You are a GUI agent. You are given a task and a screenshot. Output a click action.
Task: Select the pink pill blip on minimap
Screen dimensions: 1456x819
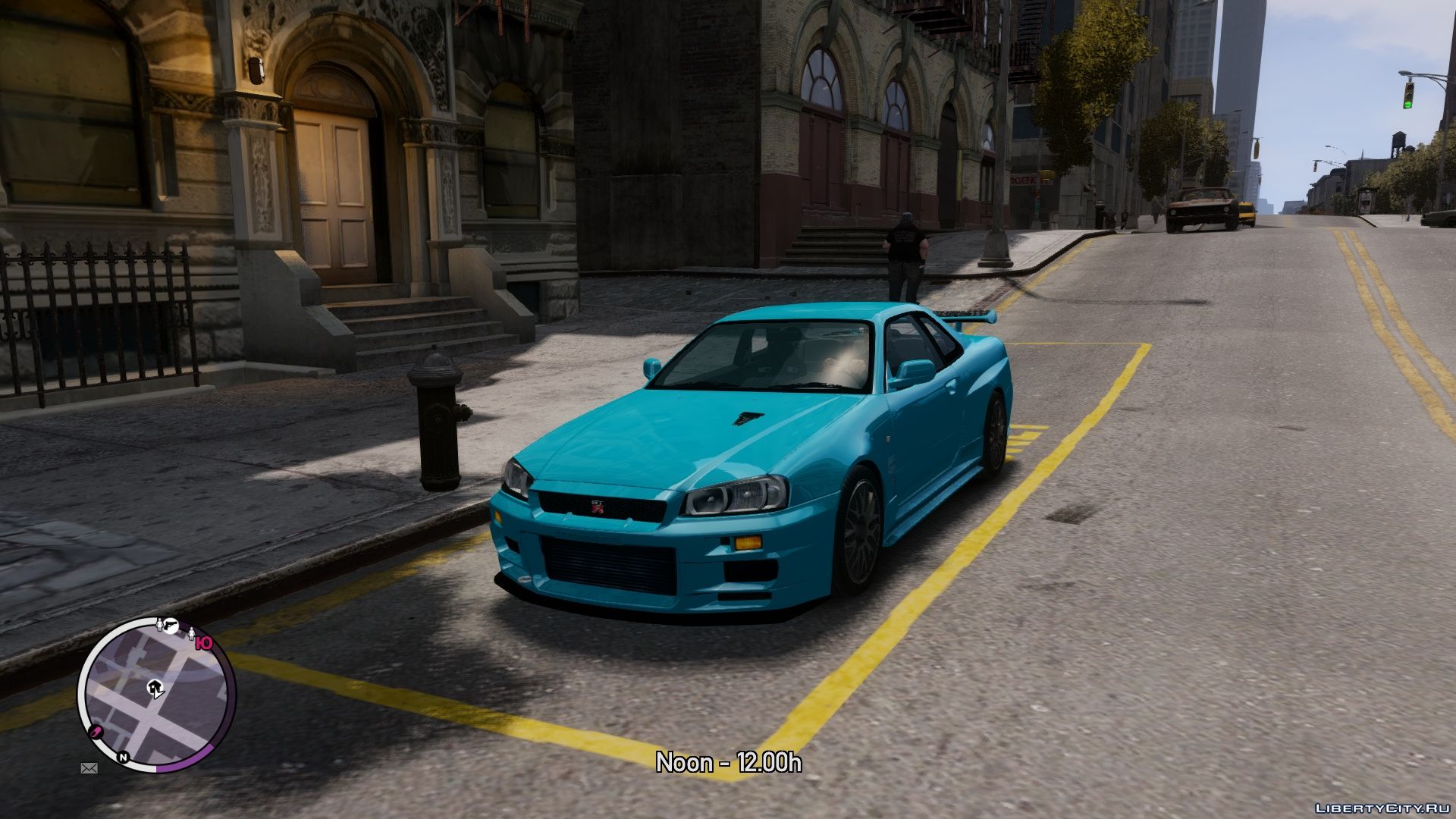click(x=97, y=732)
